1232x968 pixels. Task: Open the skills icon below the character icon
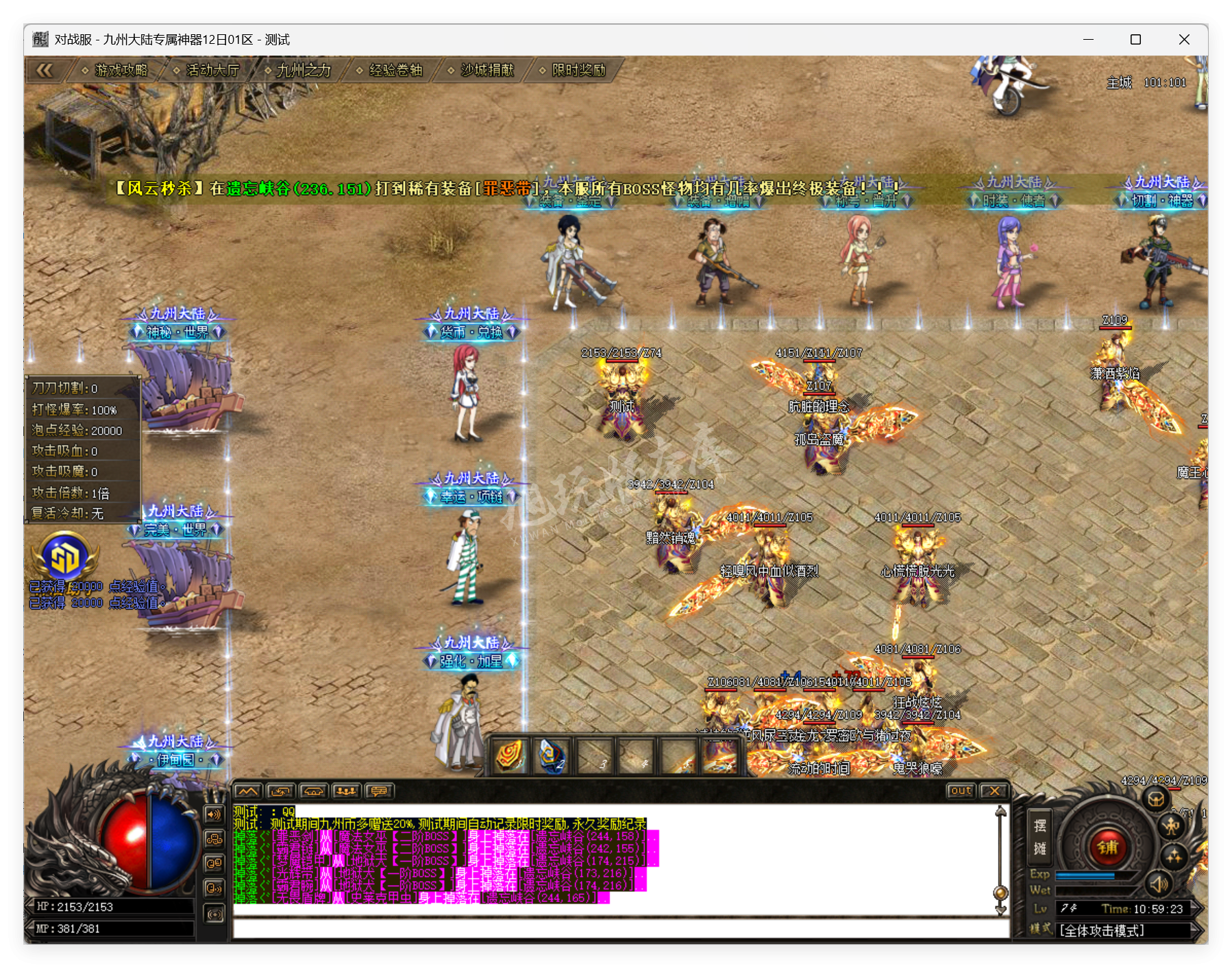click(x=1174, y=858)
